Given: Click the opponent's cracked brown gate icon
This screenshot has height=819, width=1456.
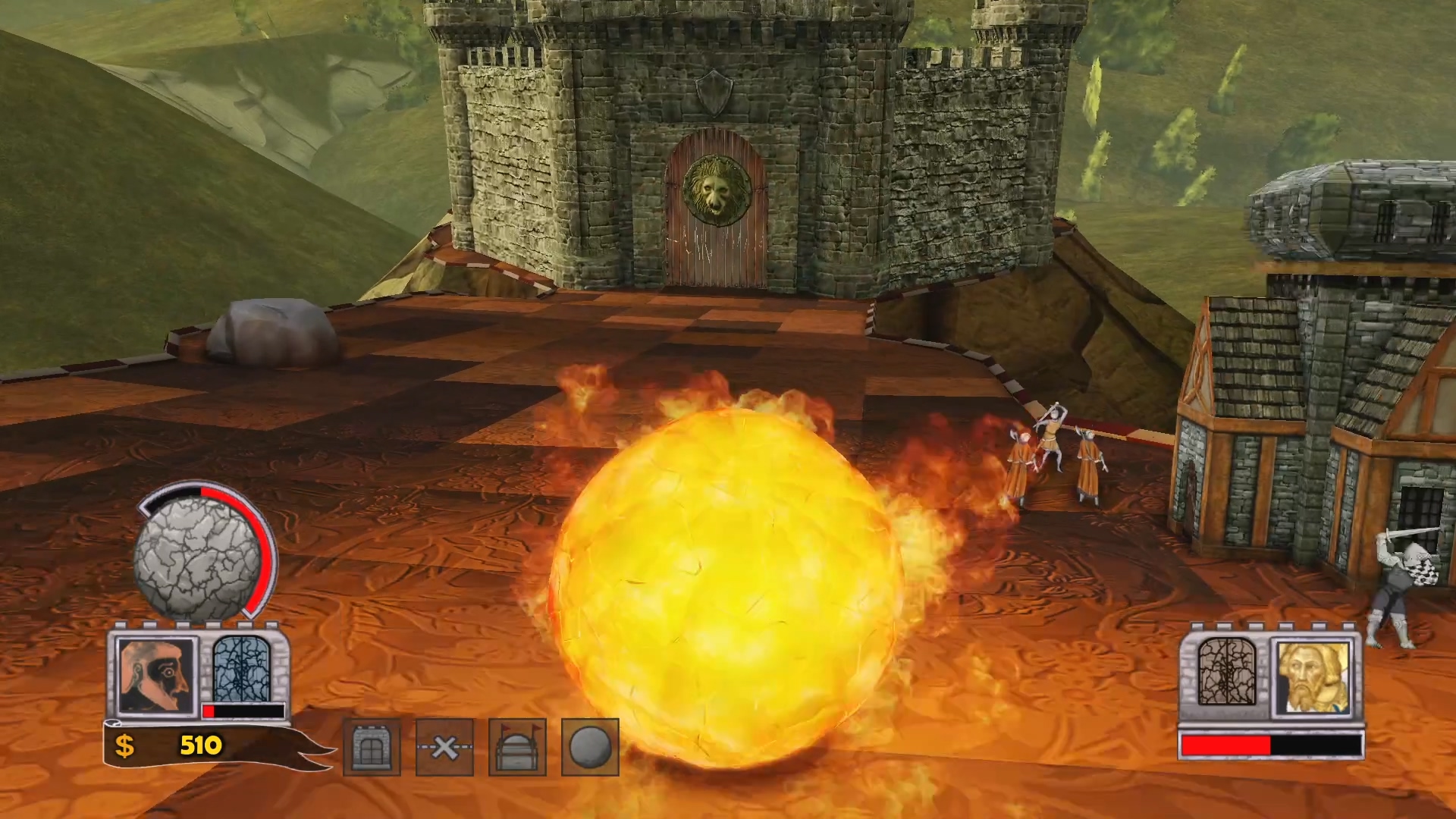Looking at the screenshot, I should point(1227,671).
